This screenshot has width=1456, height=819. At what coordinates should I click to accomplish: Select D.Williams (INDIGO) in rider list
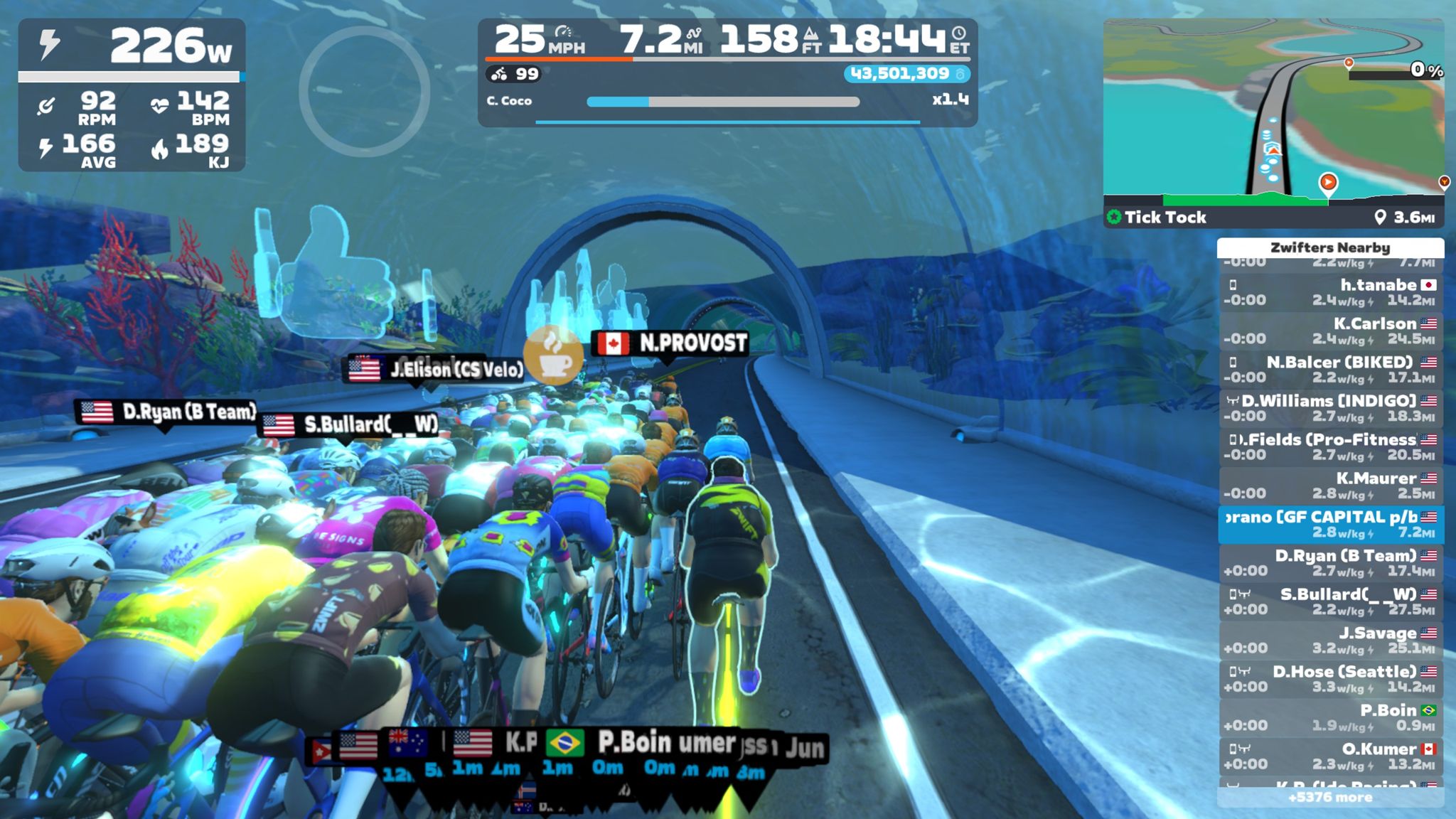point(1330,408)
